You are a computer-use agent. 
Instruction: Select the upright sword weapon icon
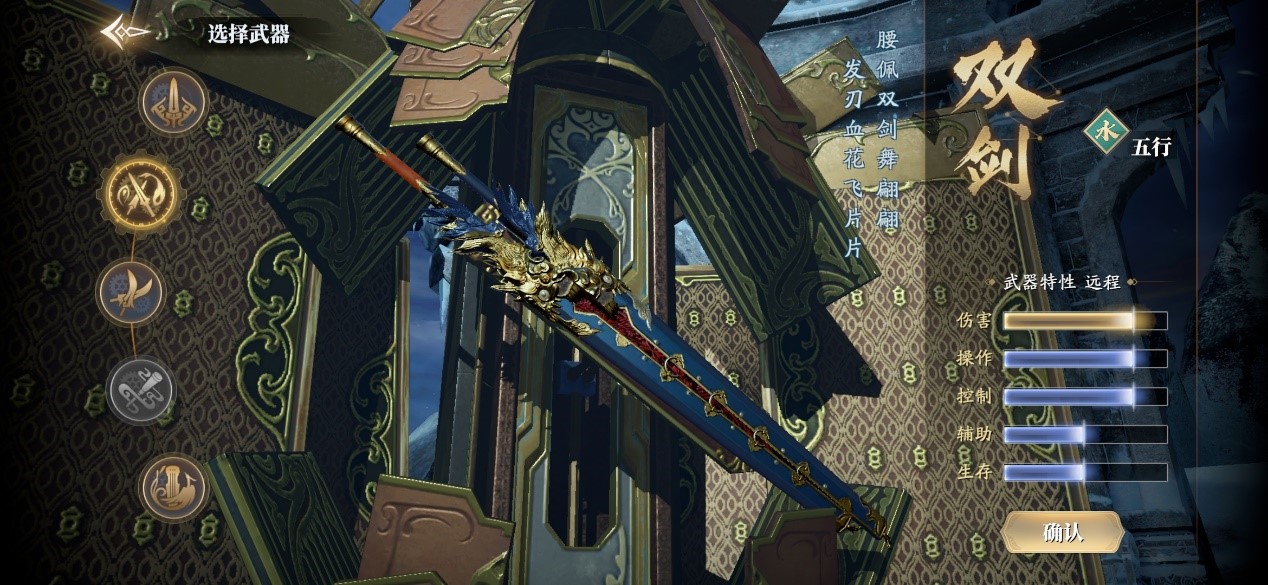[173, 101]
